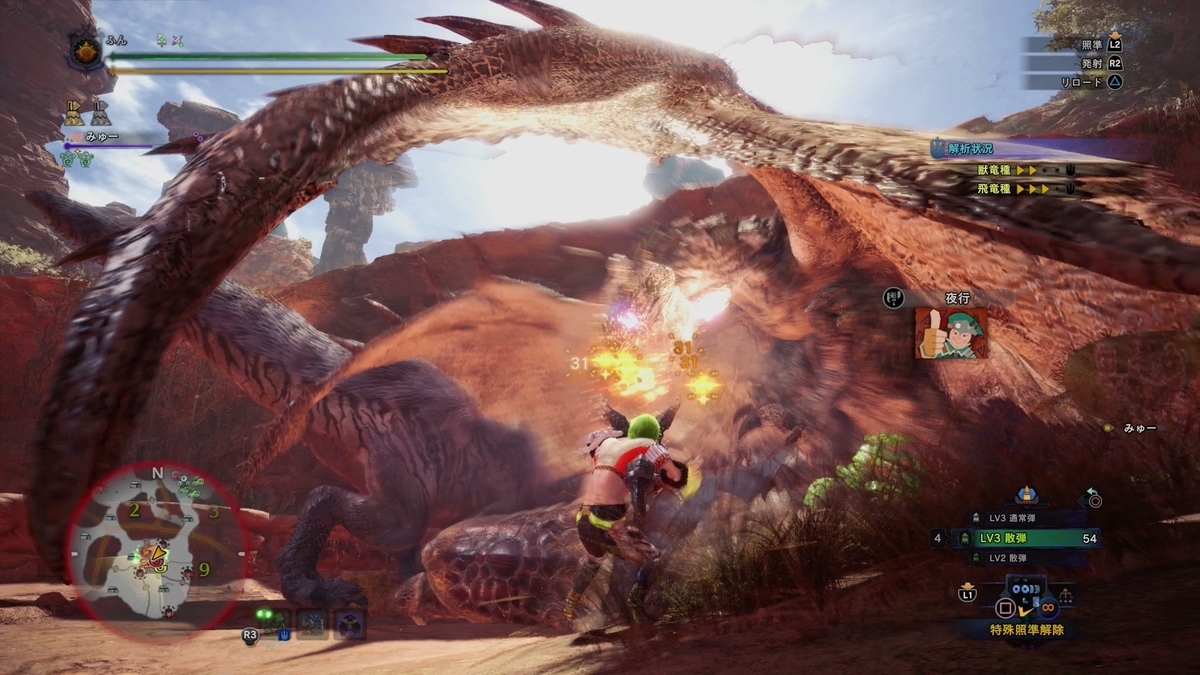Click the ammo bullet icon above ammo list
Screen dimensions: 1200x675
1025,494
